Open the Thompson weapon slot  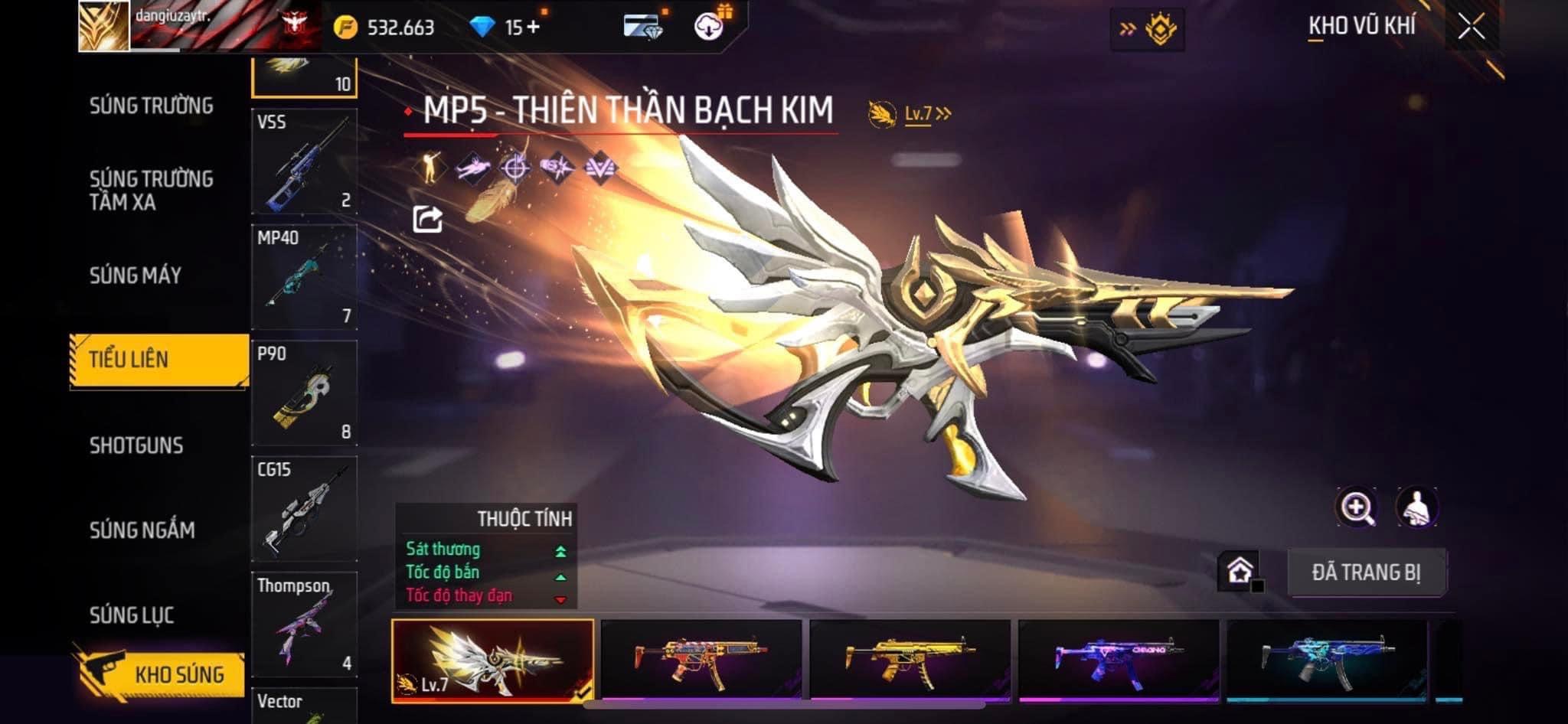pyautogui.click(x=304, y=625)
